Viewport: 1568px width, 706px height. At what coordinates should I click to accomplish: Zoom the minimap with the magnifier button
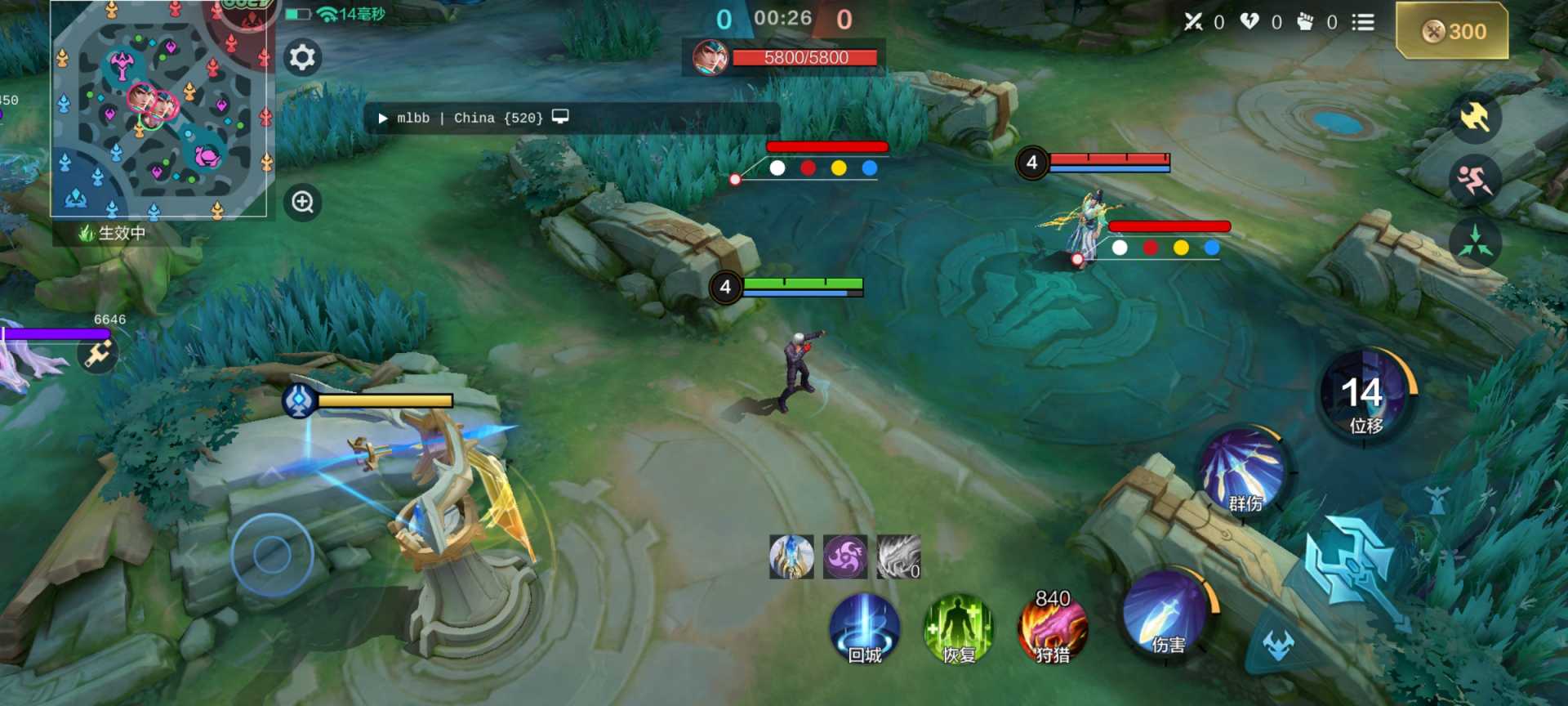point(302,202)
